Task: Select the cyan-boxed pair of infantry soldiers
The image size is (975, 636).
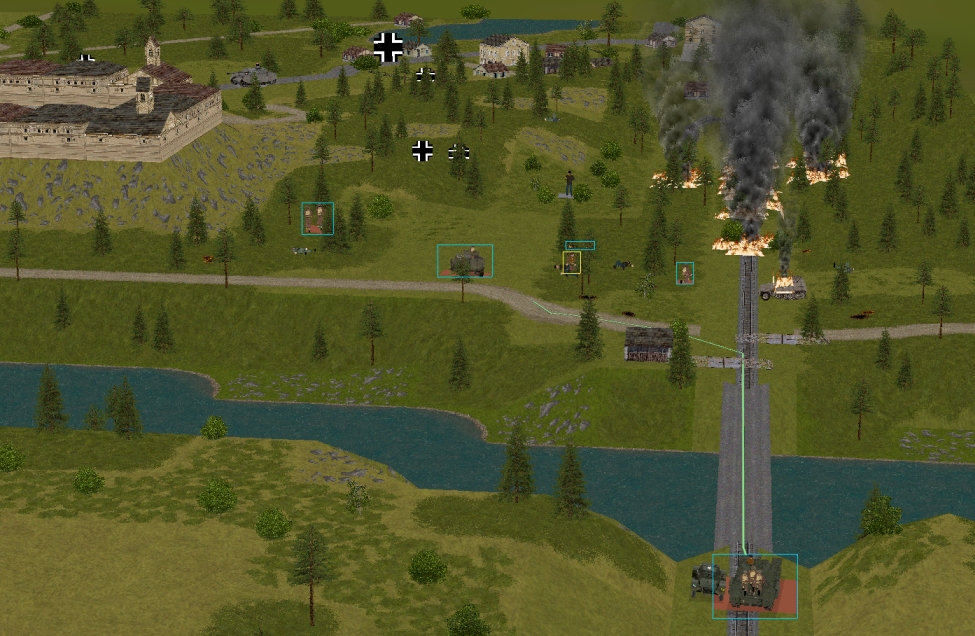Action: coord(318,219)
